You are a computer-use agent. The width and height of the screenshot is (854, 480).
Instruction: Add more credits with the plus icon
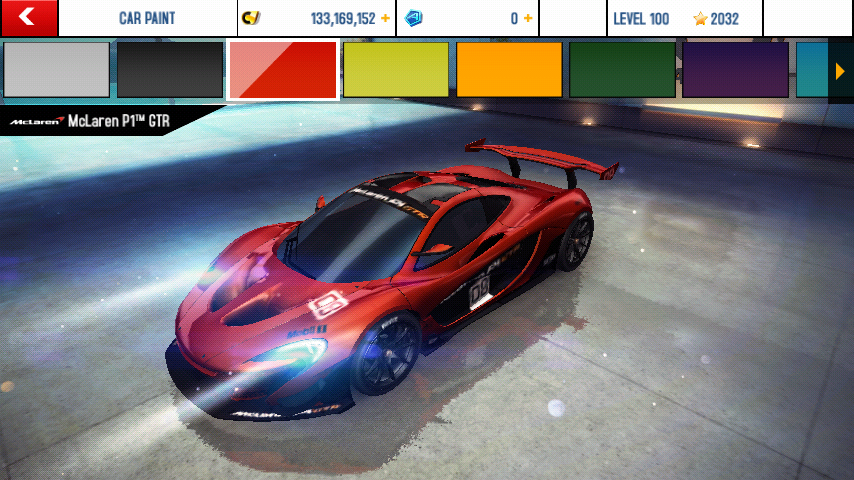pos(385,18)
